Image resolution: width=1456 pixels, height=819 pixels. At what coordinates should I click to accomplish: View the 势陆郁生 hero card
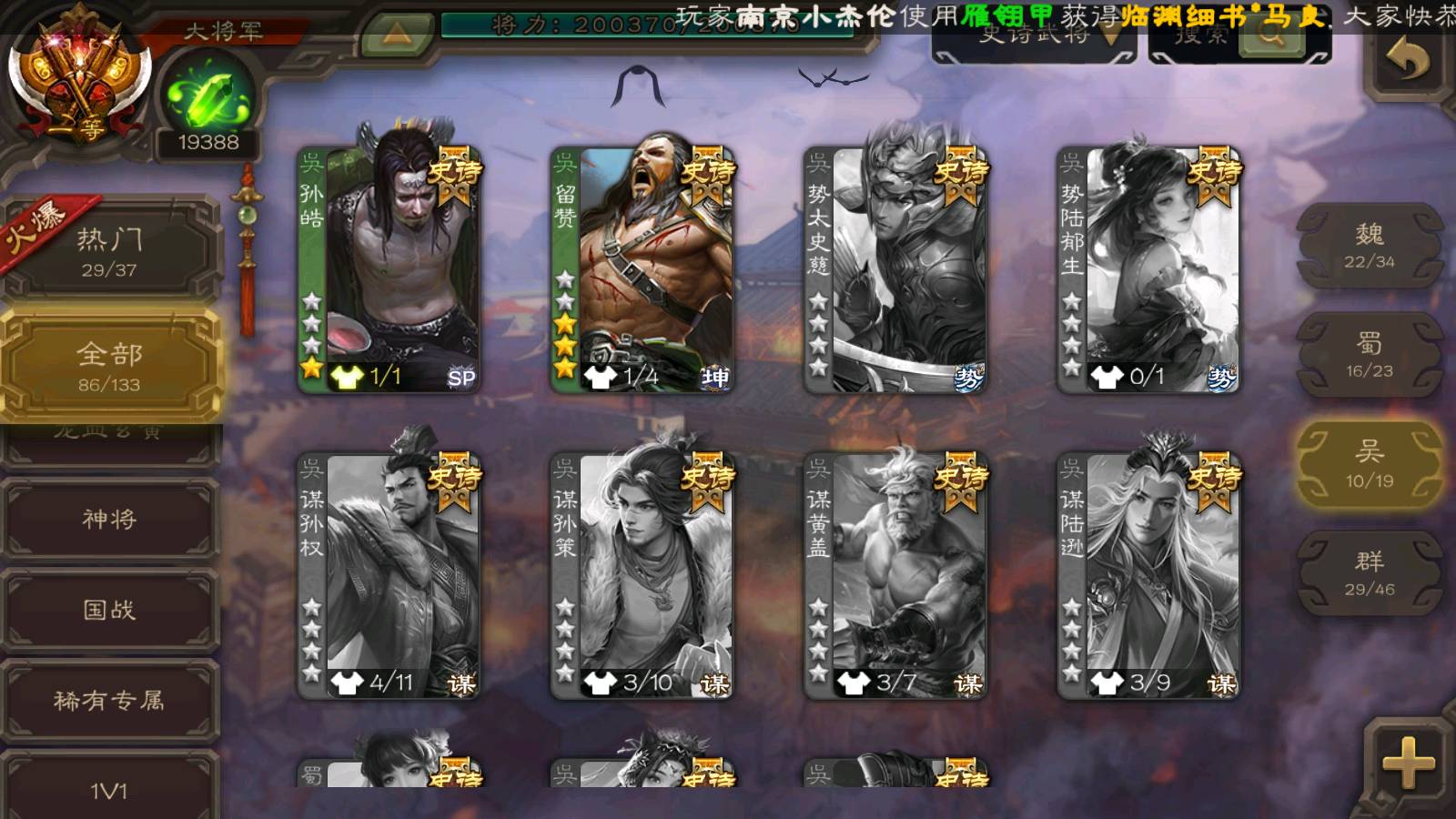[1148, 270]
